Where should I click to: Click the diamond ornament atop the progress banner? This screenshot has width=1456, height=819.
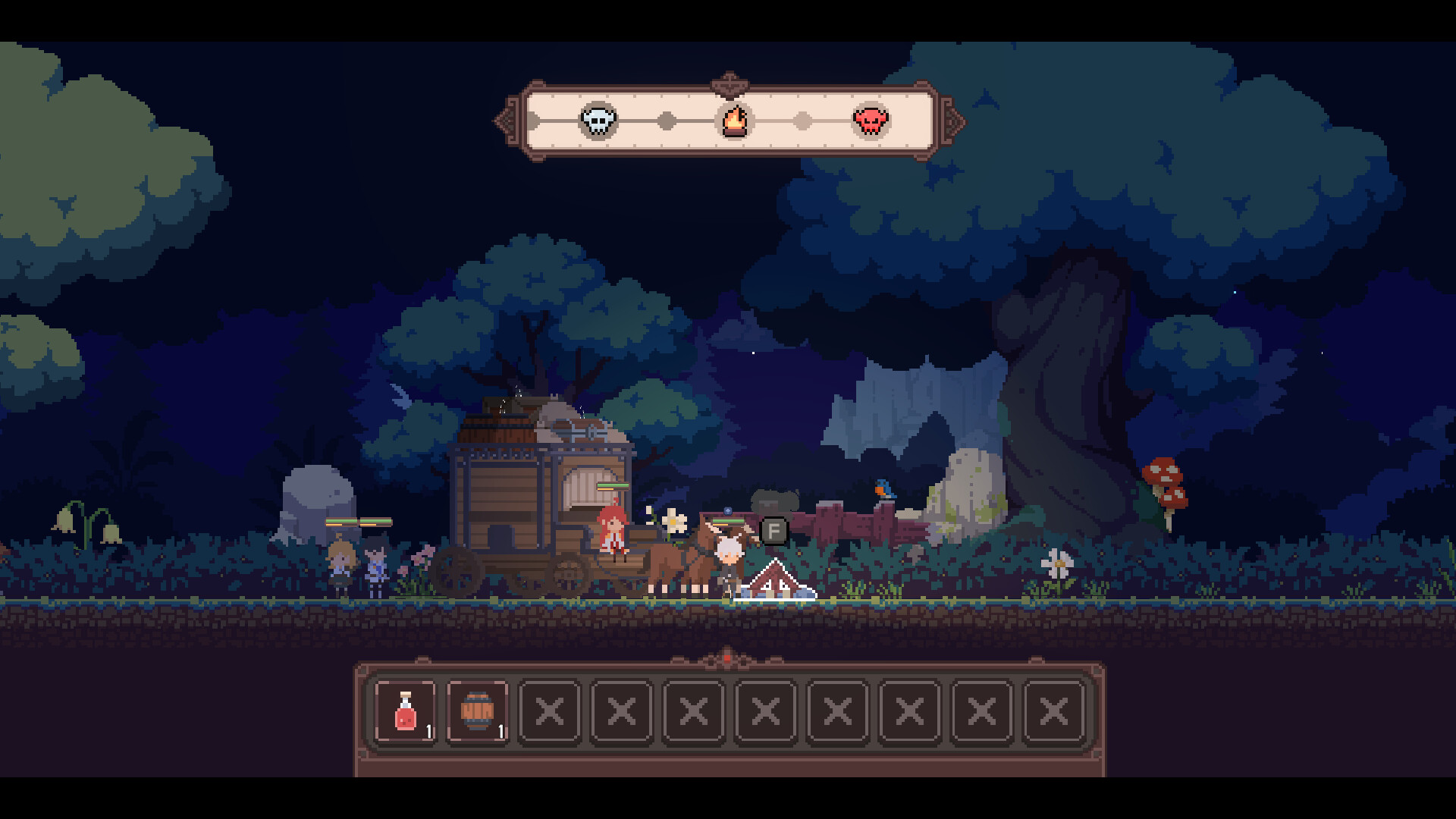(727, 82)
